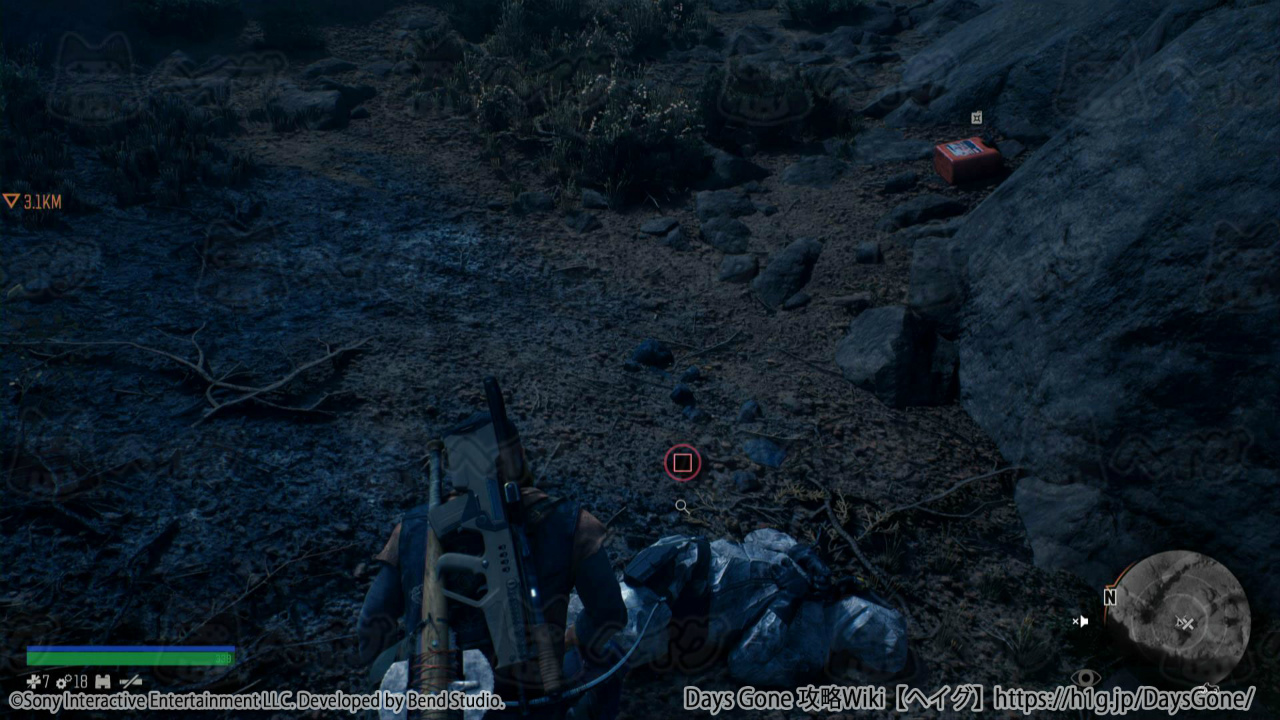Click the loot marker above the orange box
Image resolution: width=1280 pixels, height=720 pixels.
click(x=976, y=118)
